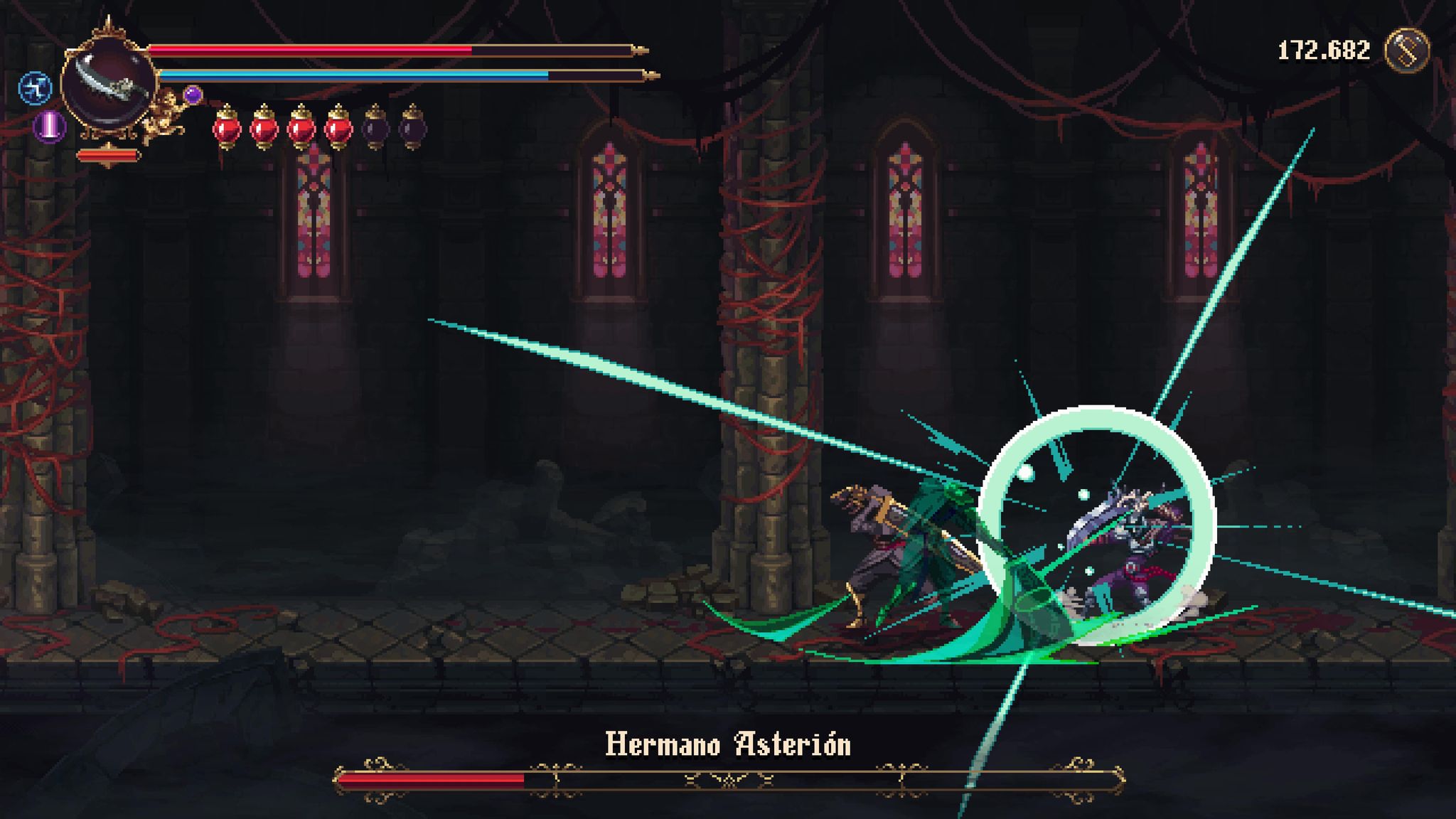Select the currency counter reading 172.682
1456x819 pixels.
pos(1324,50)
